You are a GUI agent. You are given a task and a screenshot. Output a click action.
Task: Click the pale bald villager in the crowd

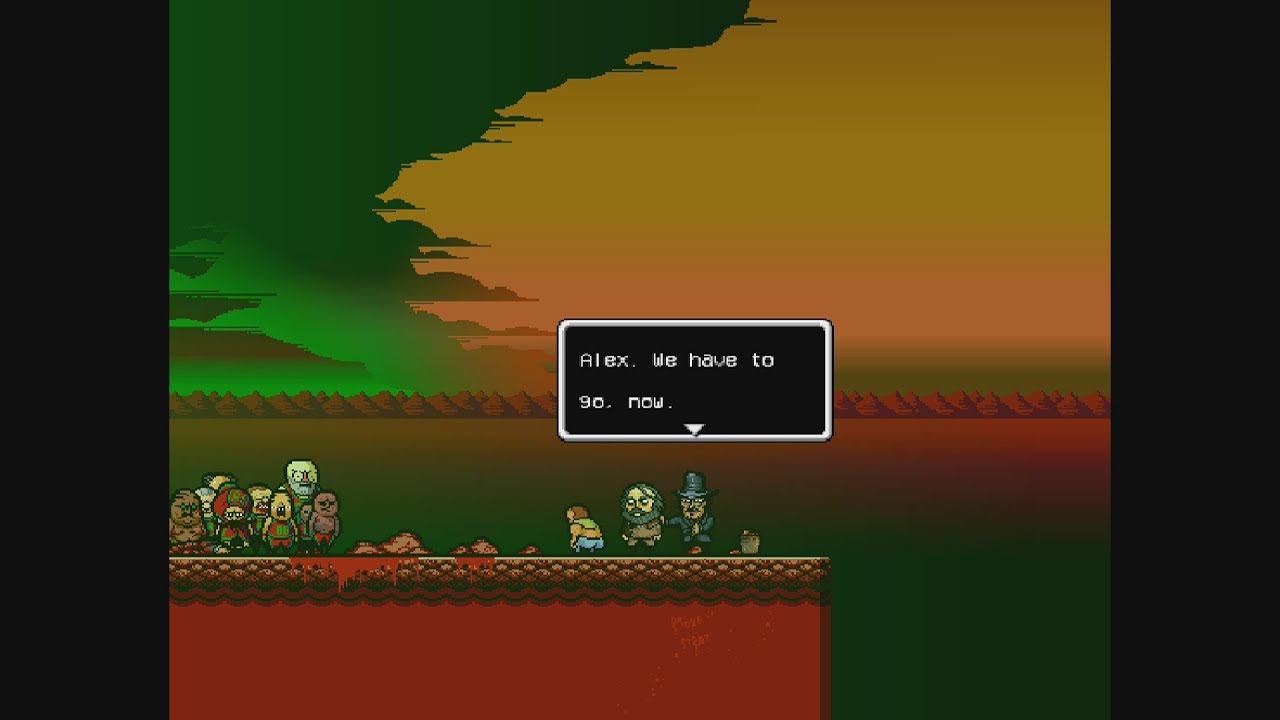tap(302, 478)
